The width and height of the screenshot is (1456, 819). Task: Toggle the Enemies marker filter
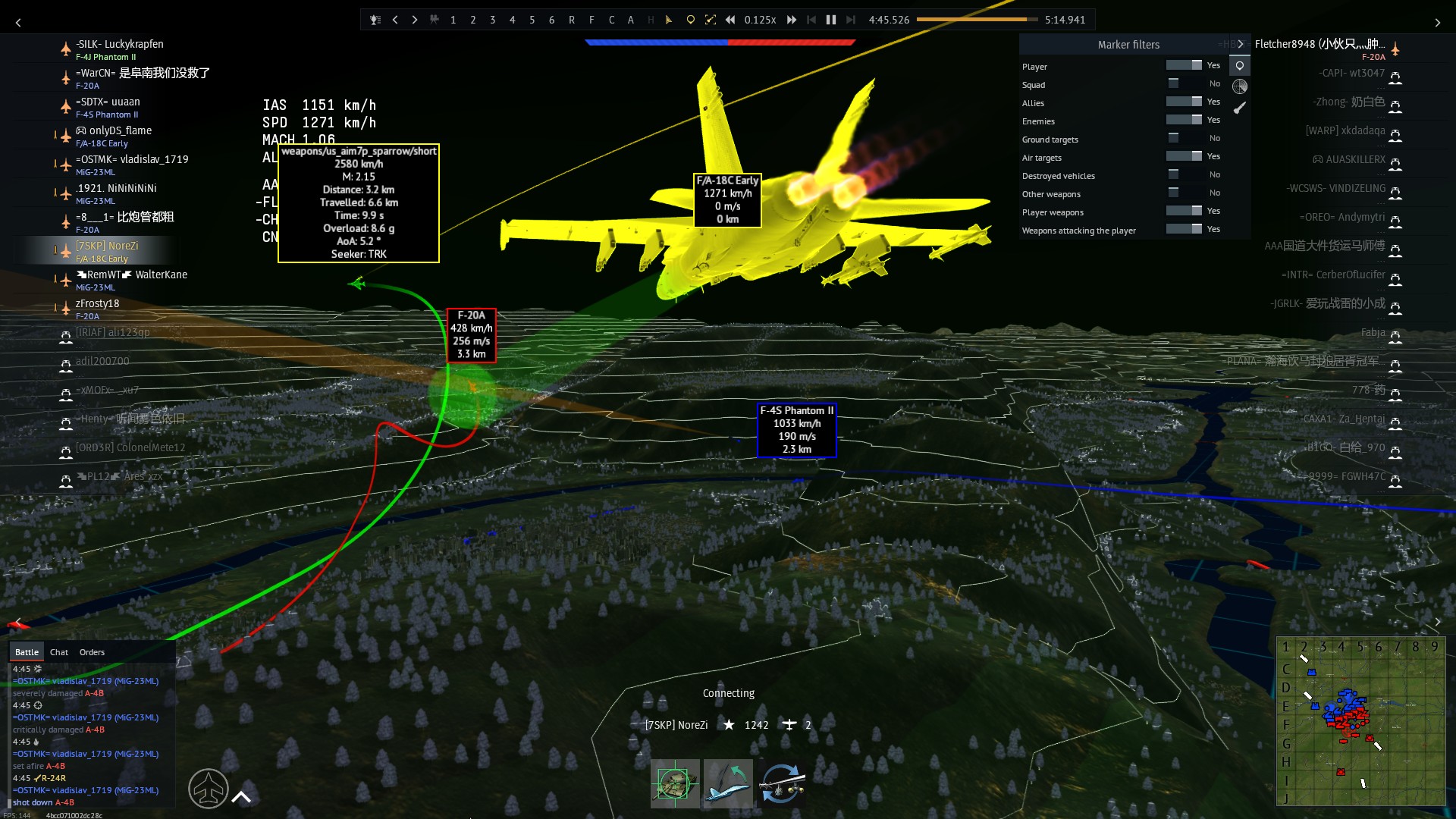pos(1183,120)
